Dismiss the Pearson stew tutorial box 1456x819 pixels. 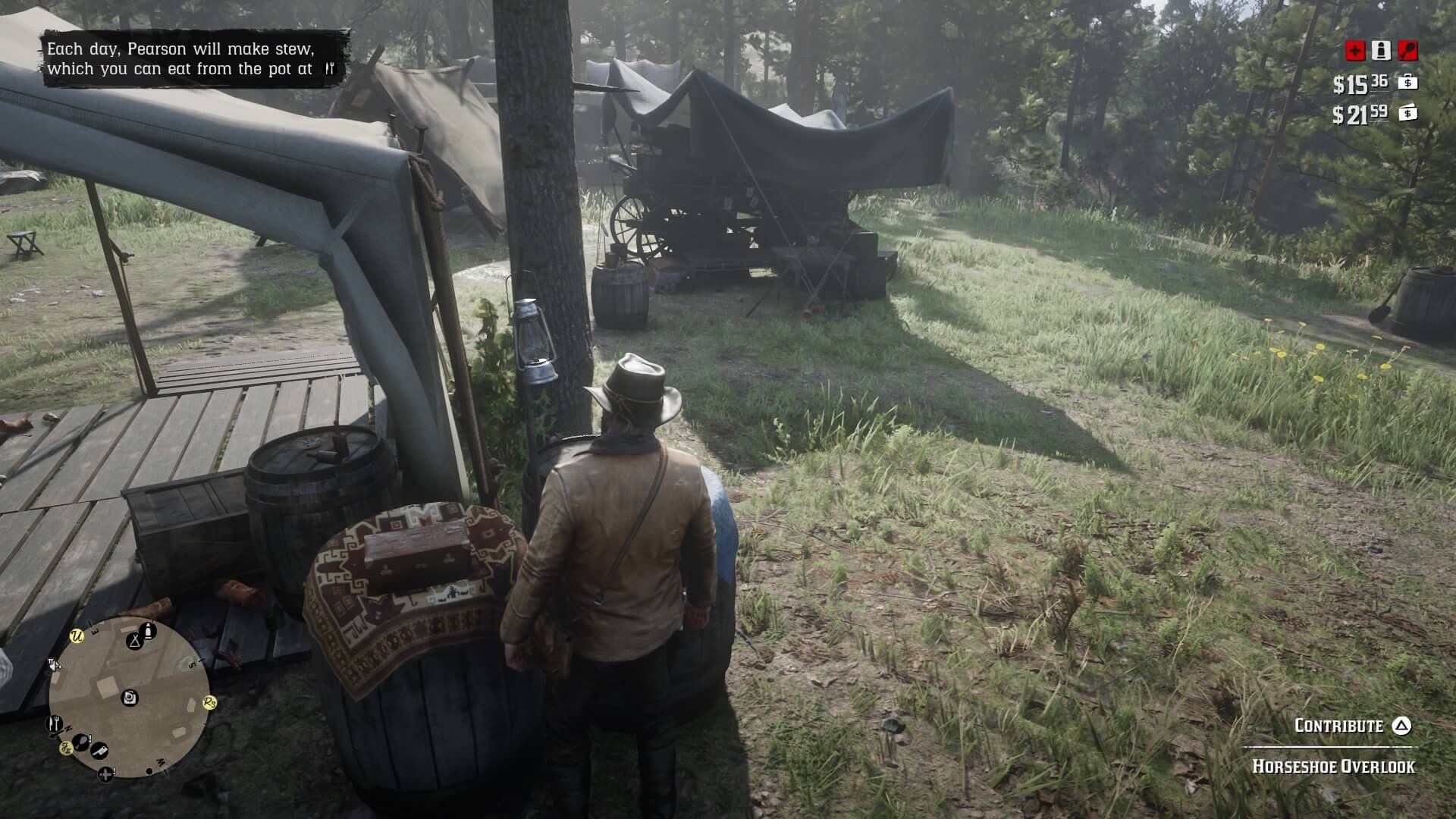(x=190, y=58)
